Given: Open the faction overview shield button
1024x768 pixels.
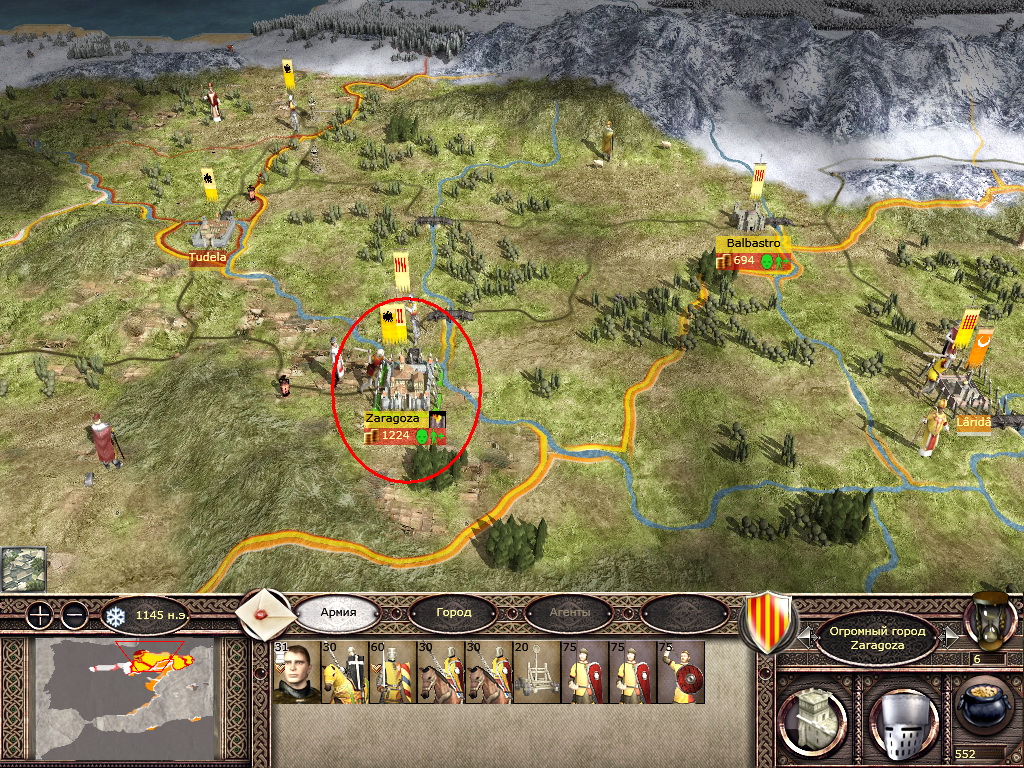Looking at the screenshot, I should 766,620.
